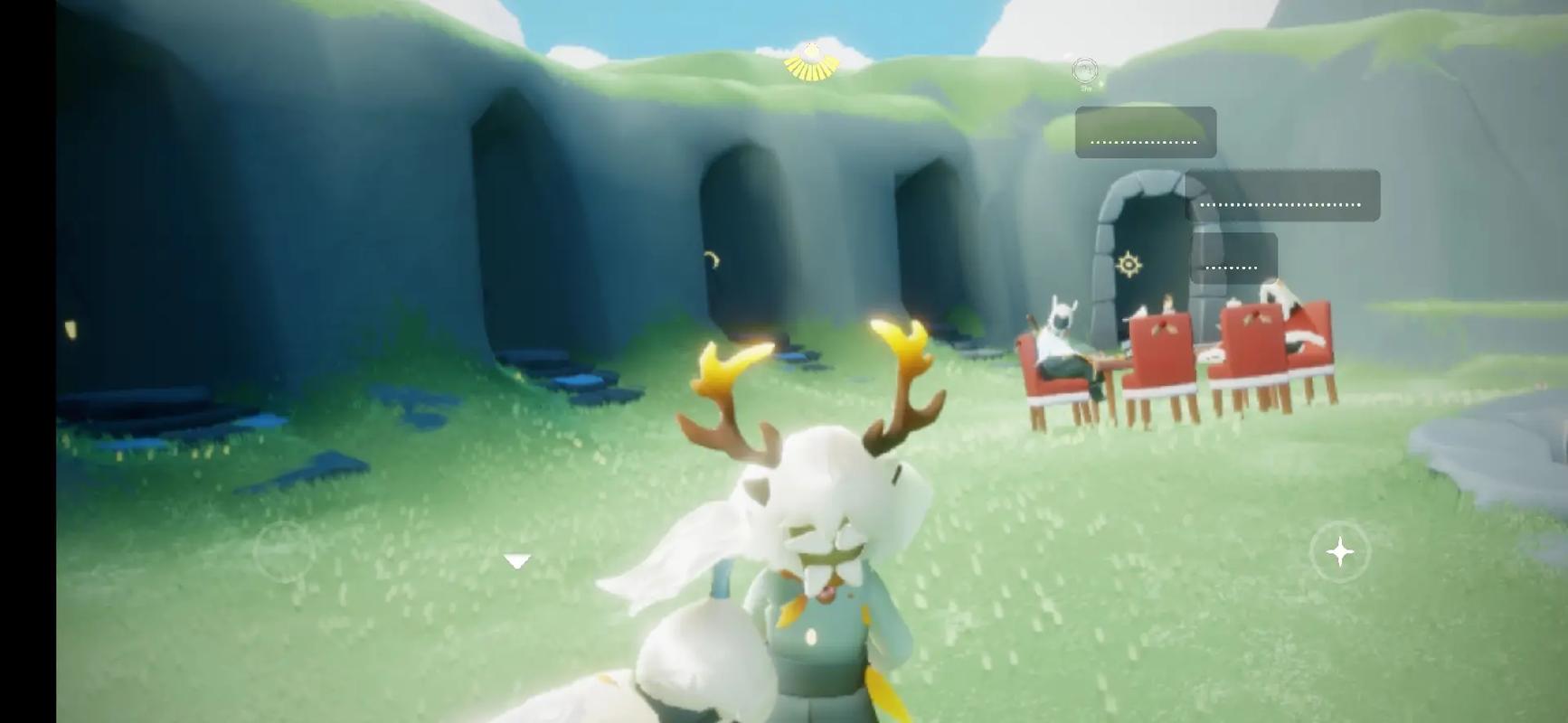Click the white downward triangle arrow

(516, 562)
